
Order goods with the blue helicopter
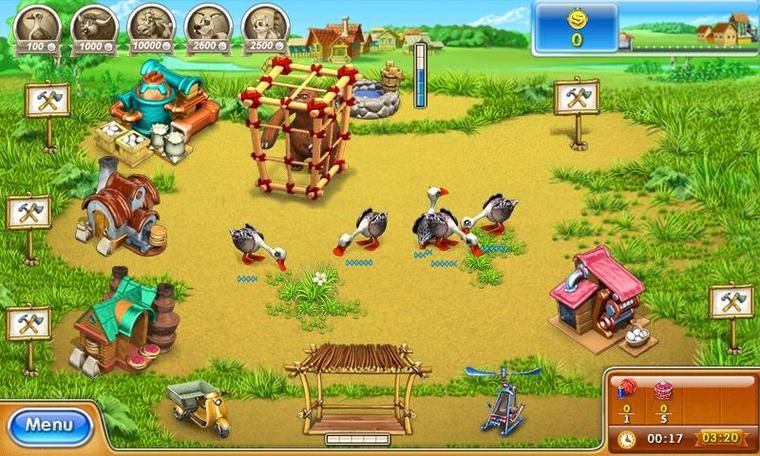point(501,398)
